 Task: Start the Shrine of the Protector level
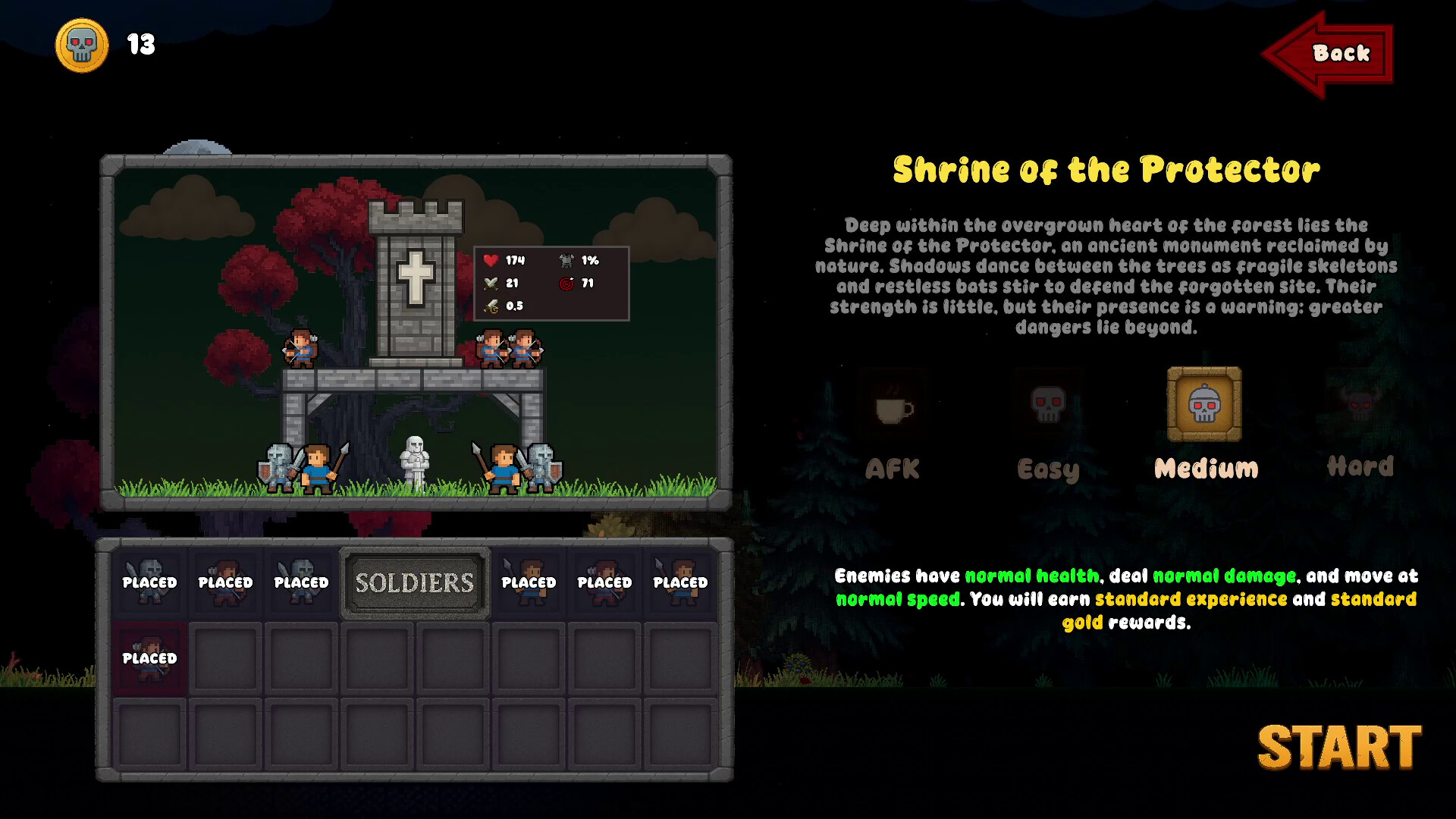(1339, 748)
